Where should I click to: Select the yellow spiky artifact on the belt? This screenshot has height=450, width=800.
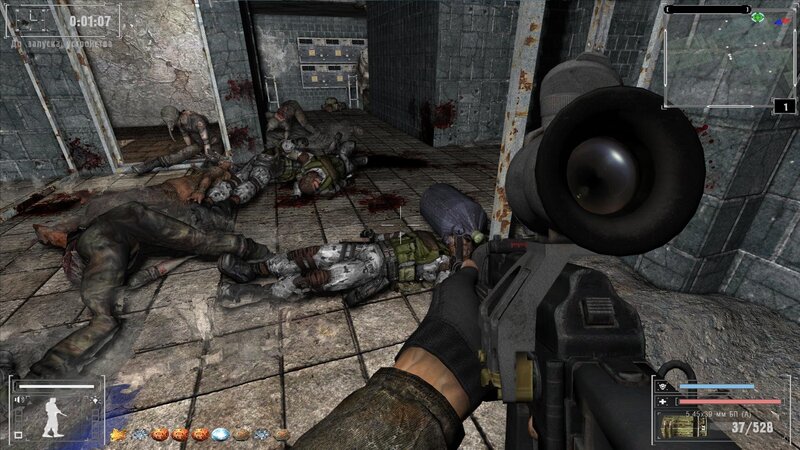pyautogui.click(x=118, y=434)
